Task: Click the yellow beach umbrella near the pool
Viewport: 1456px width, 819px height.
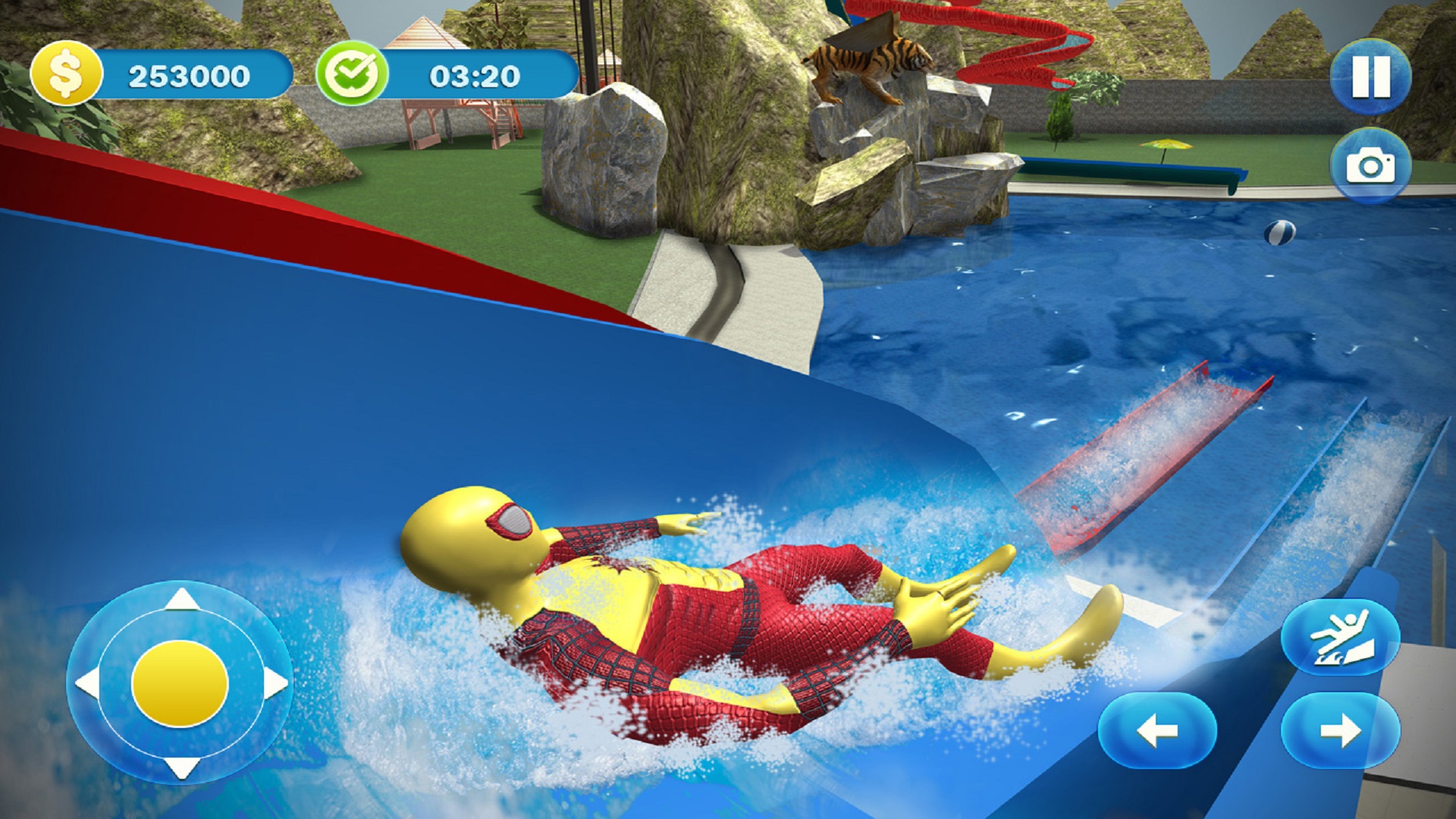Action: click(x=1166, y=146)
